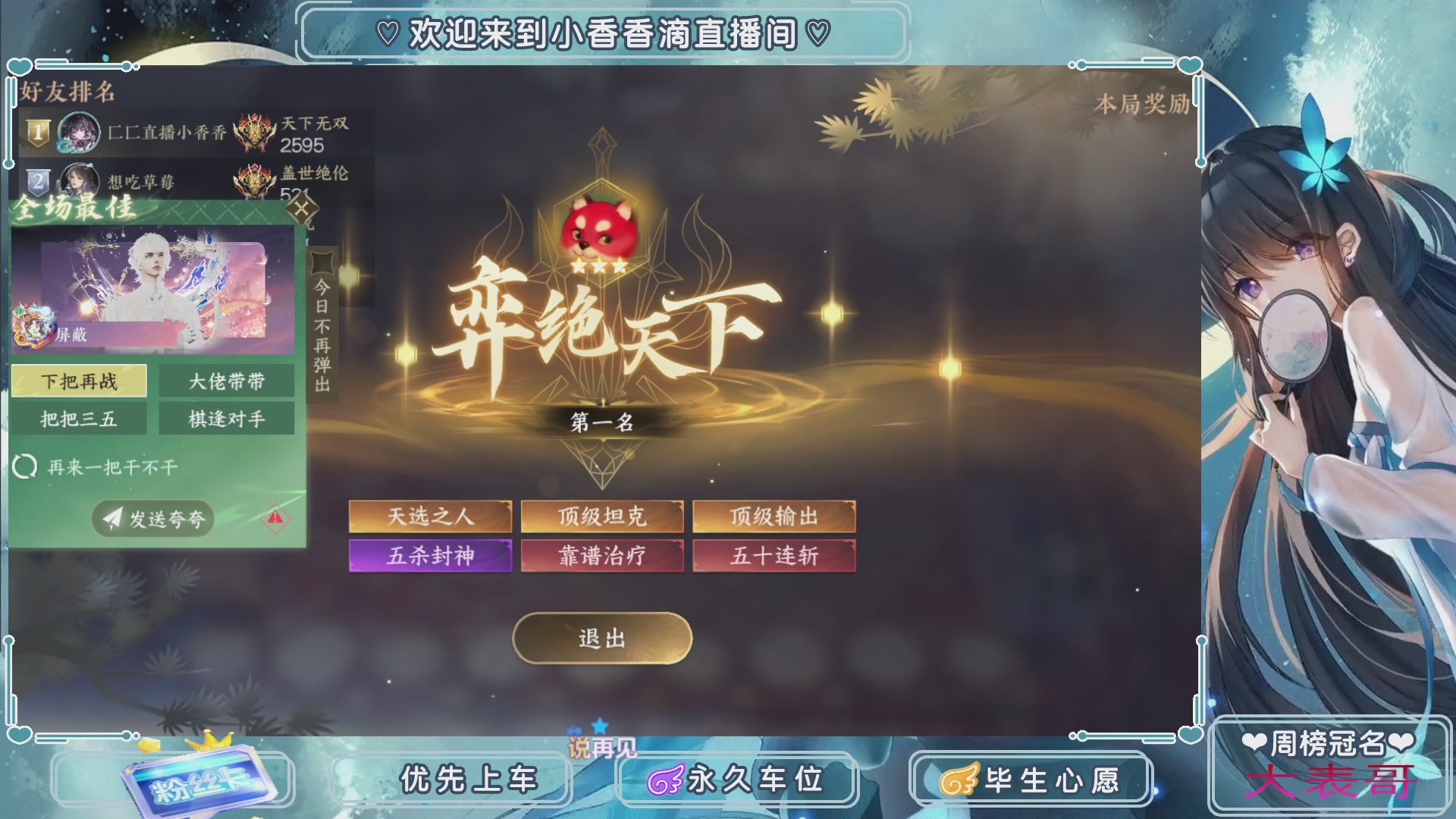Open the 说再见 quick chat bubble
Viewport: 1456px width, 819px height.
603,747
